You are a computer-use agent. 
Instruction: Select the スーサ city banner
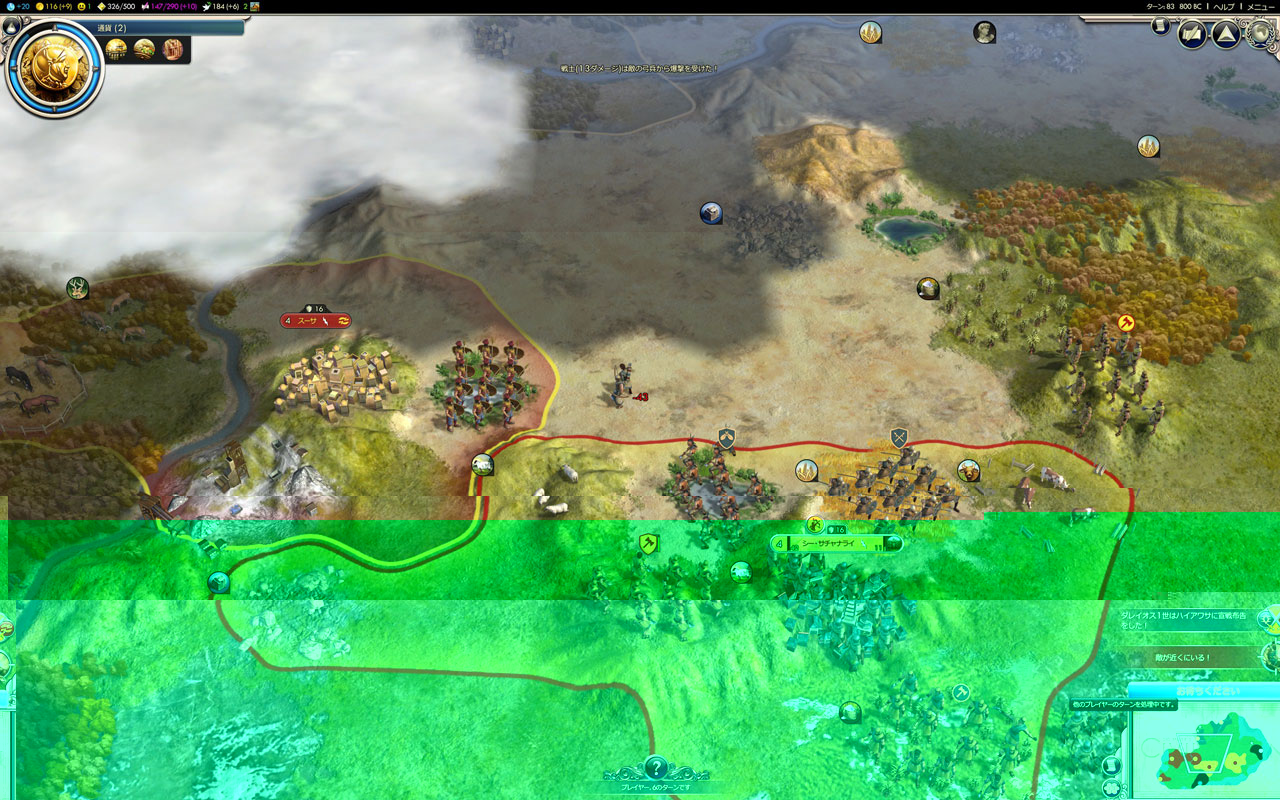[316, 321]
